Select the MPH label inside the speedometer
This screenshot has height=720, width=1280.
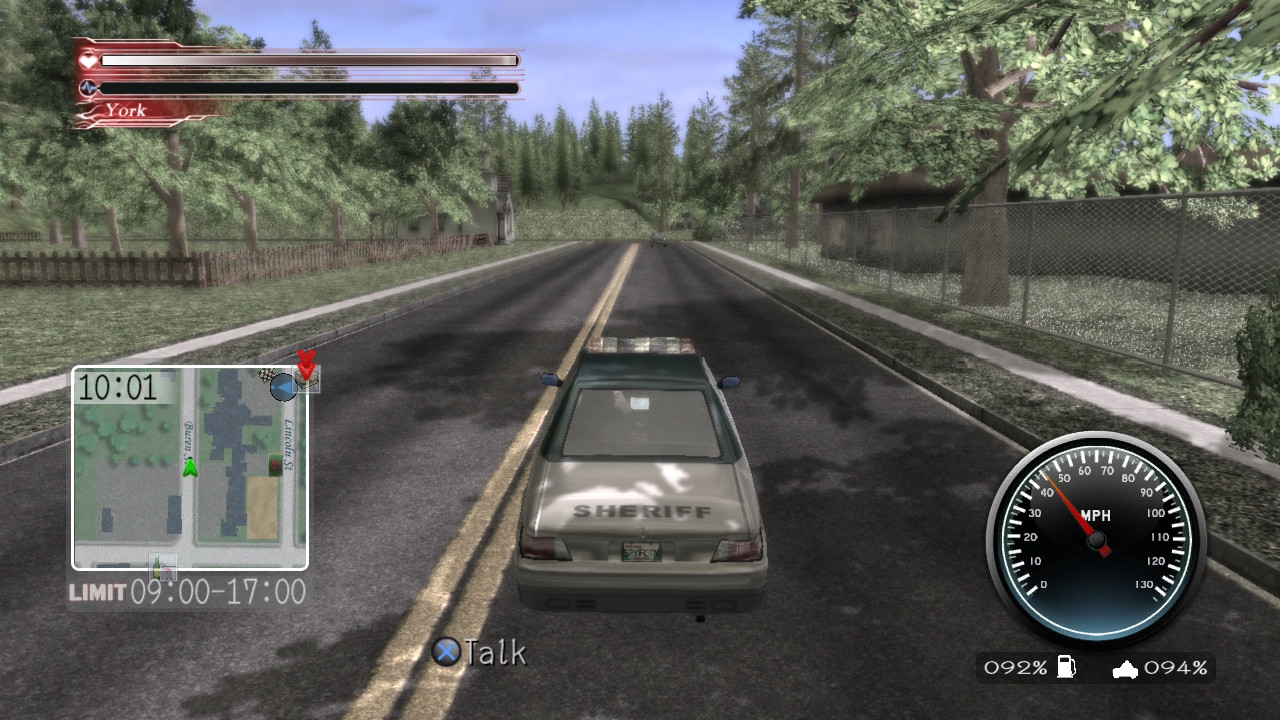coord(1098,513)
